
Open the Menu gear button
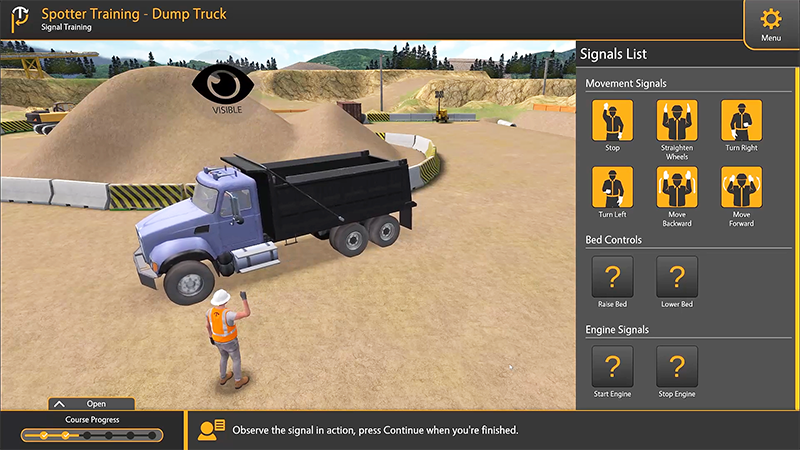click(770, 22)
